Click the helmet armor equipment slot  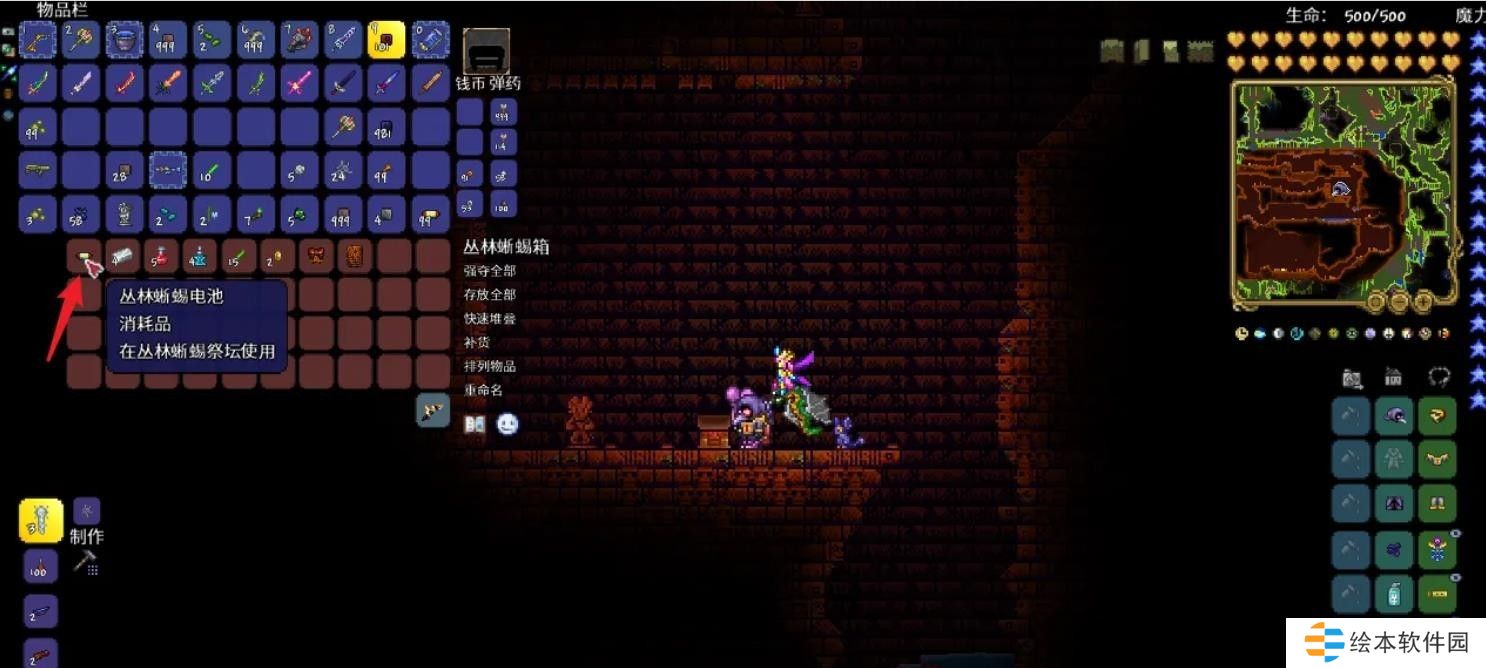click(x=1394, y=416)
